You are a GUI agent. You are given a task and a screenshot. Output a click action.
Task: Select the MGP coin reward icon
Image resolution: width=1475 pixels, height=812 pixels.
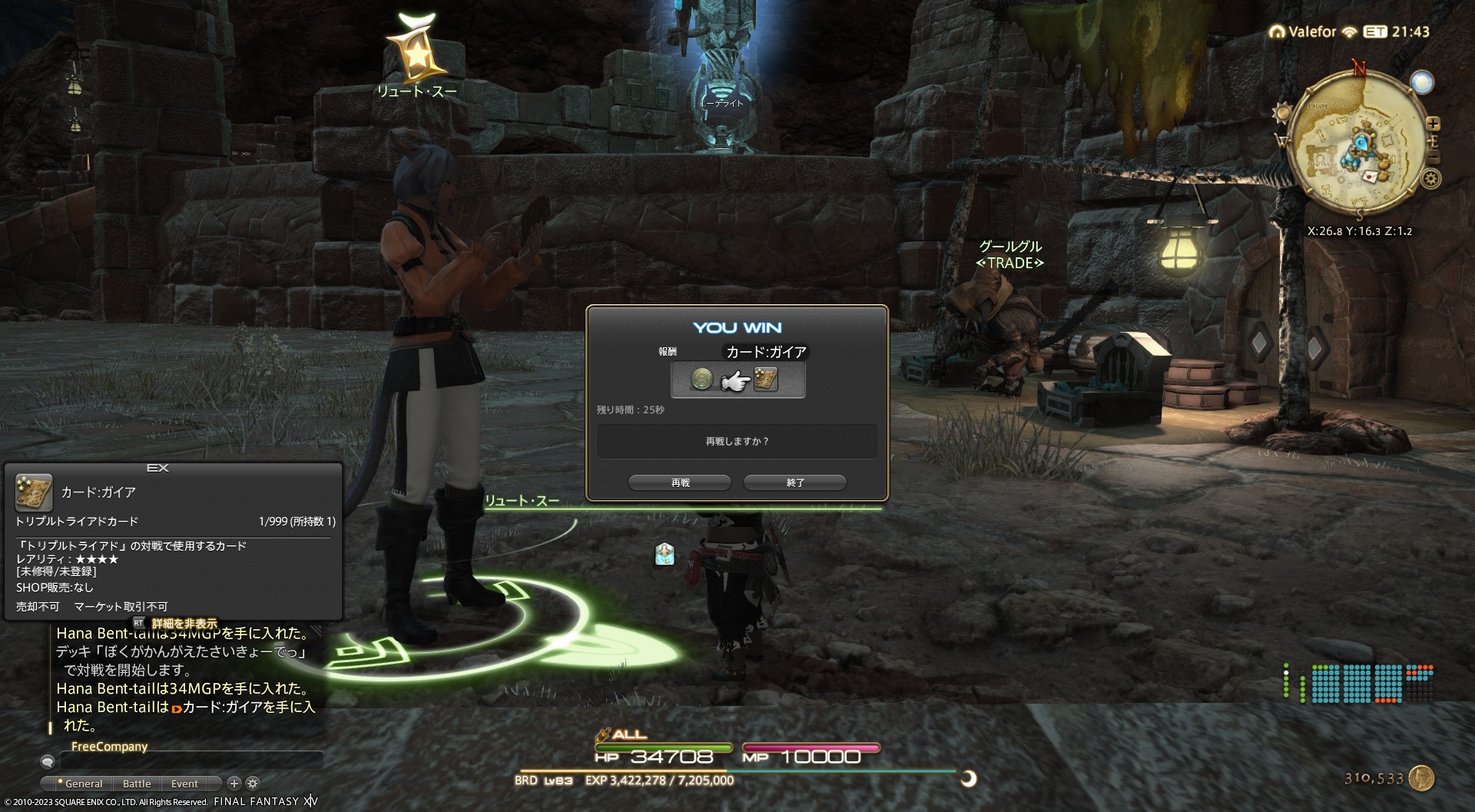click(701, 379)
